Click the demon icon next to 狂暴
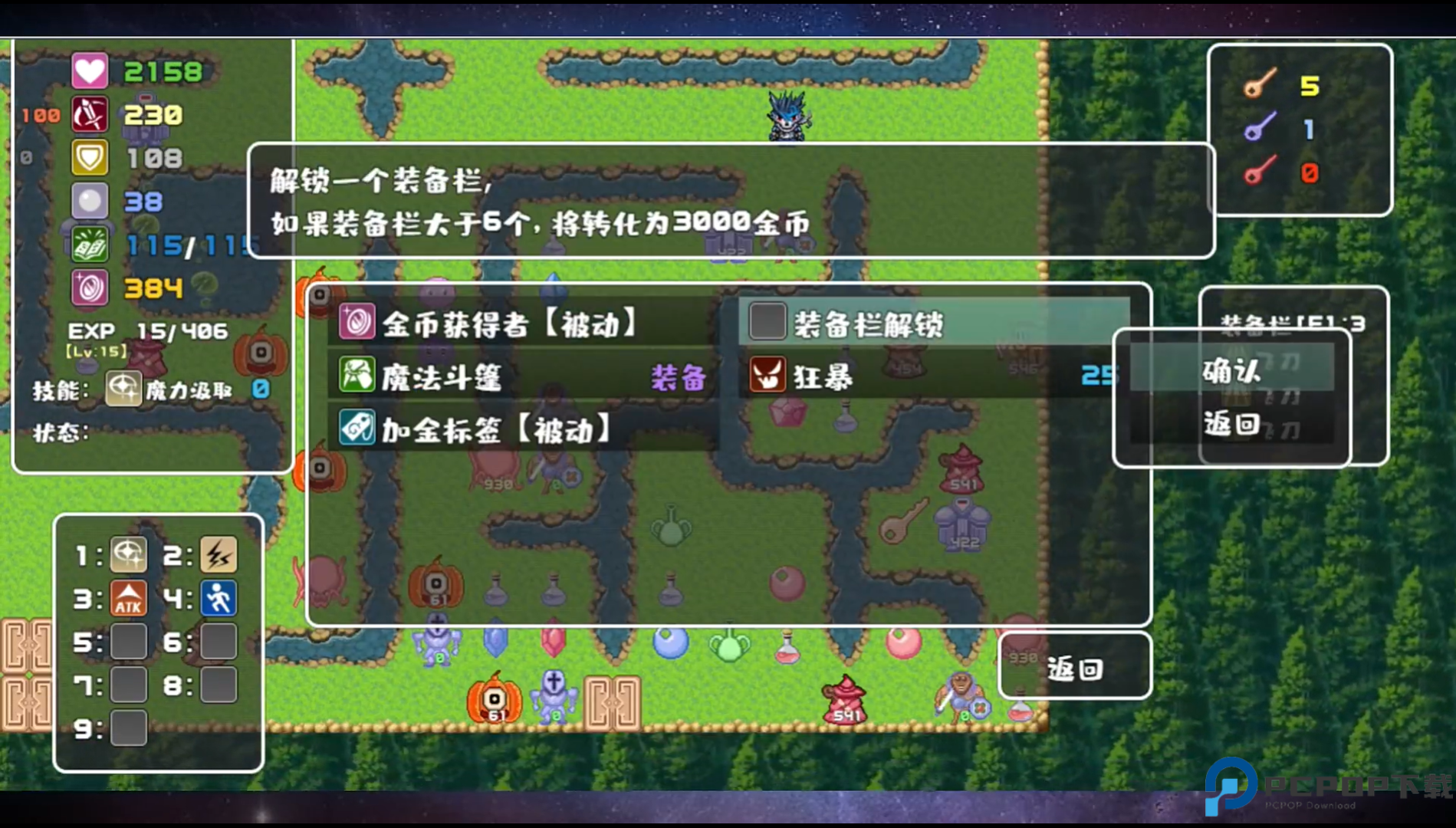 tap(767, 376)
